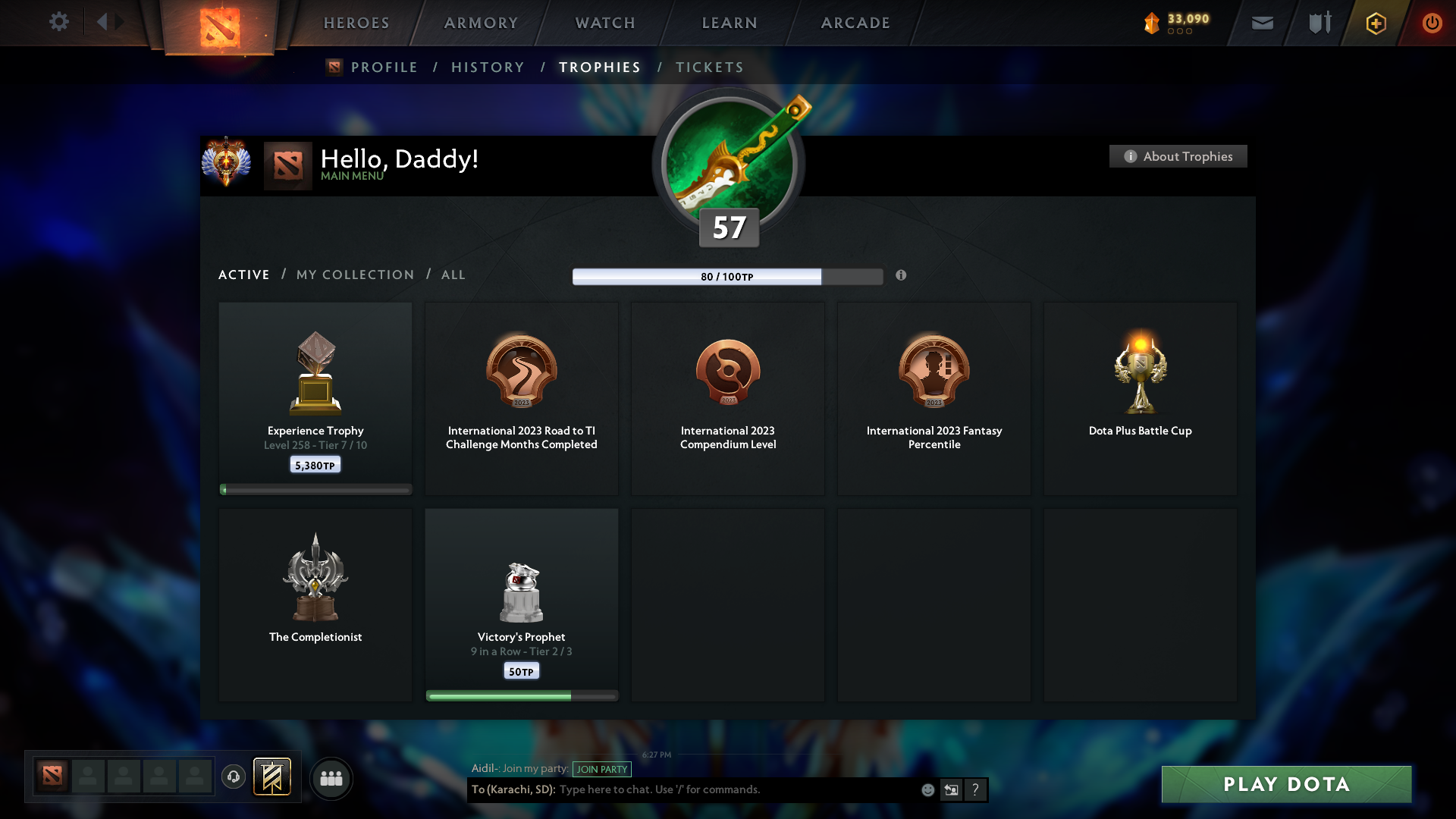This screenshot has height=819, width=1456.
Task: Toggle the whisper reply icon in chat bar
Action: [952, 789]
